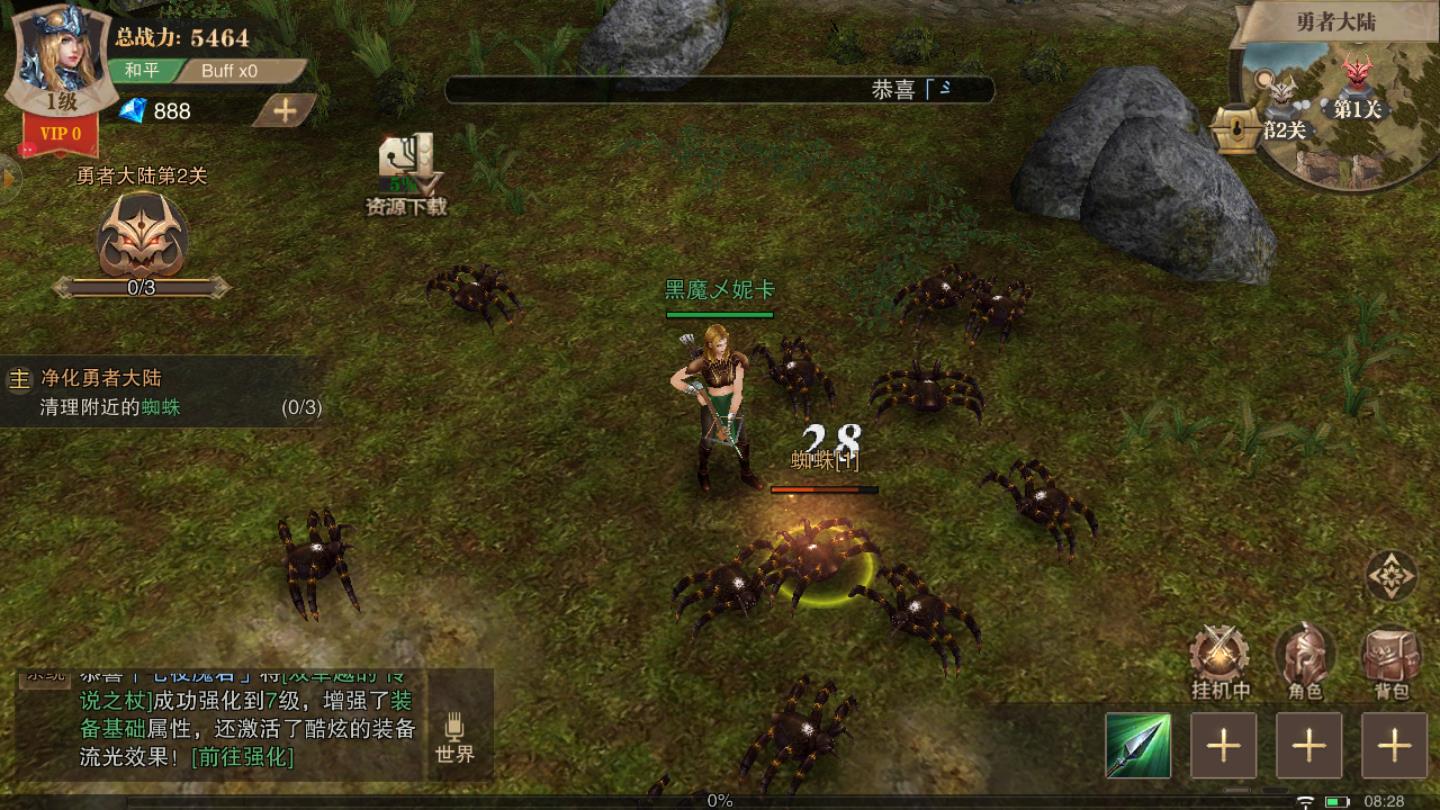Follow the 前往强化 link in chat
The image size is (1440, 810).
[x=243, y=757]
